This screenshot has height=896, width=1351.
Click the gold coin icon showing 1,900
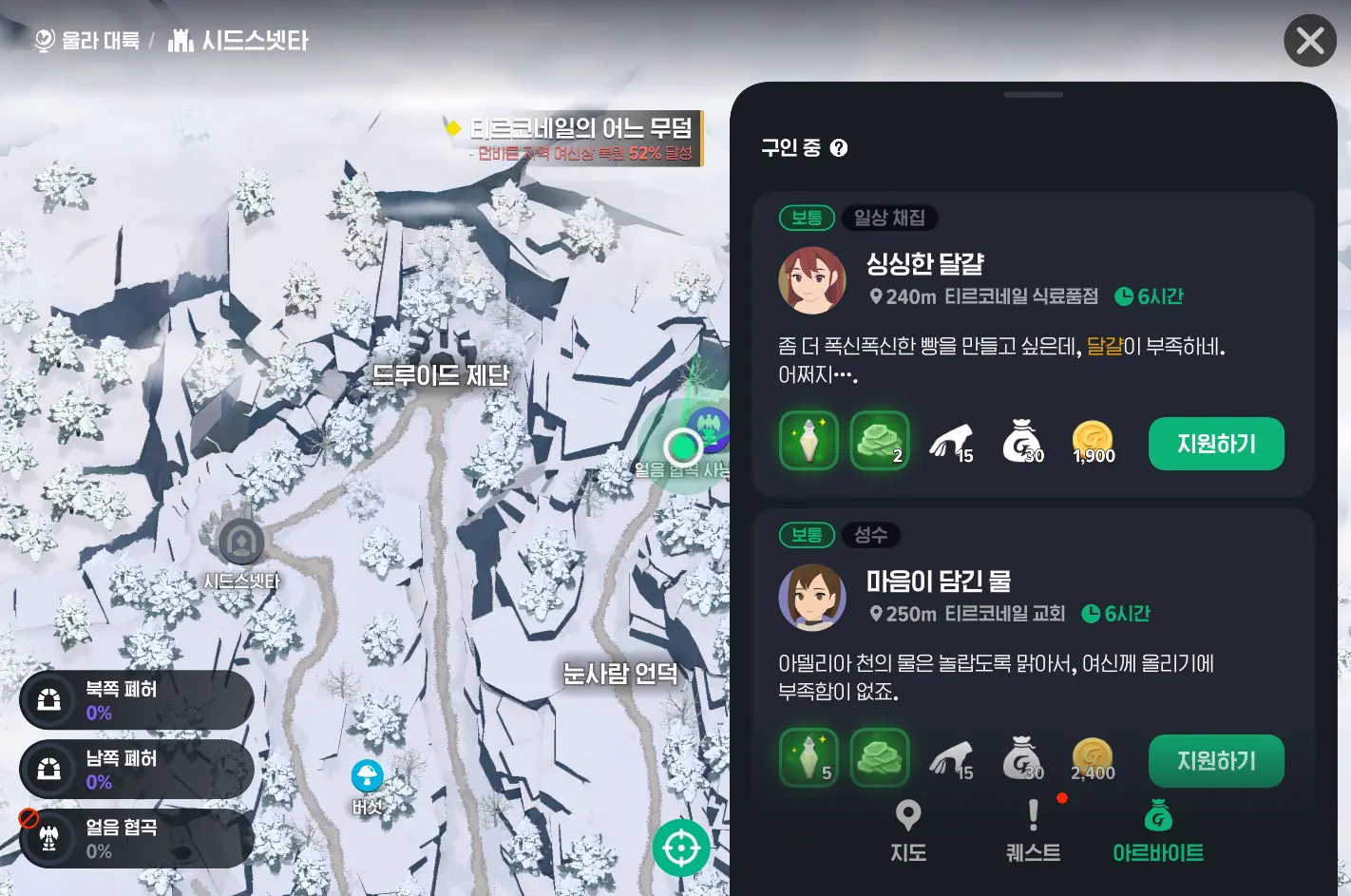(x=1093, y=440)
